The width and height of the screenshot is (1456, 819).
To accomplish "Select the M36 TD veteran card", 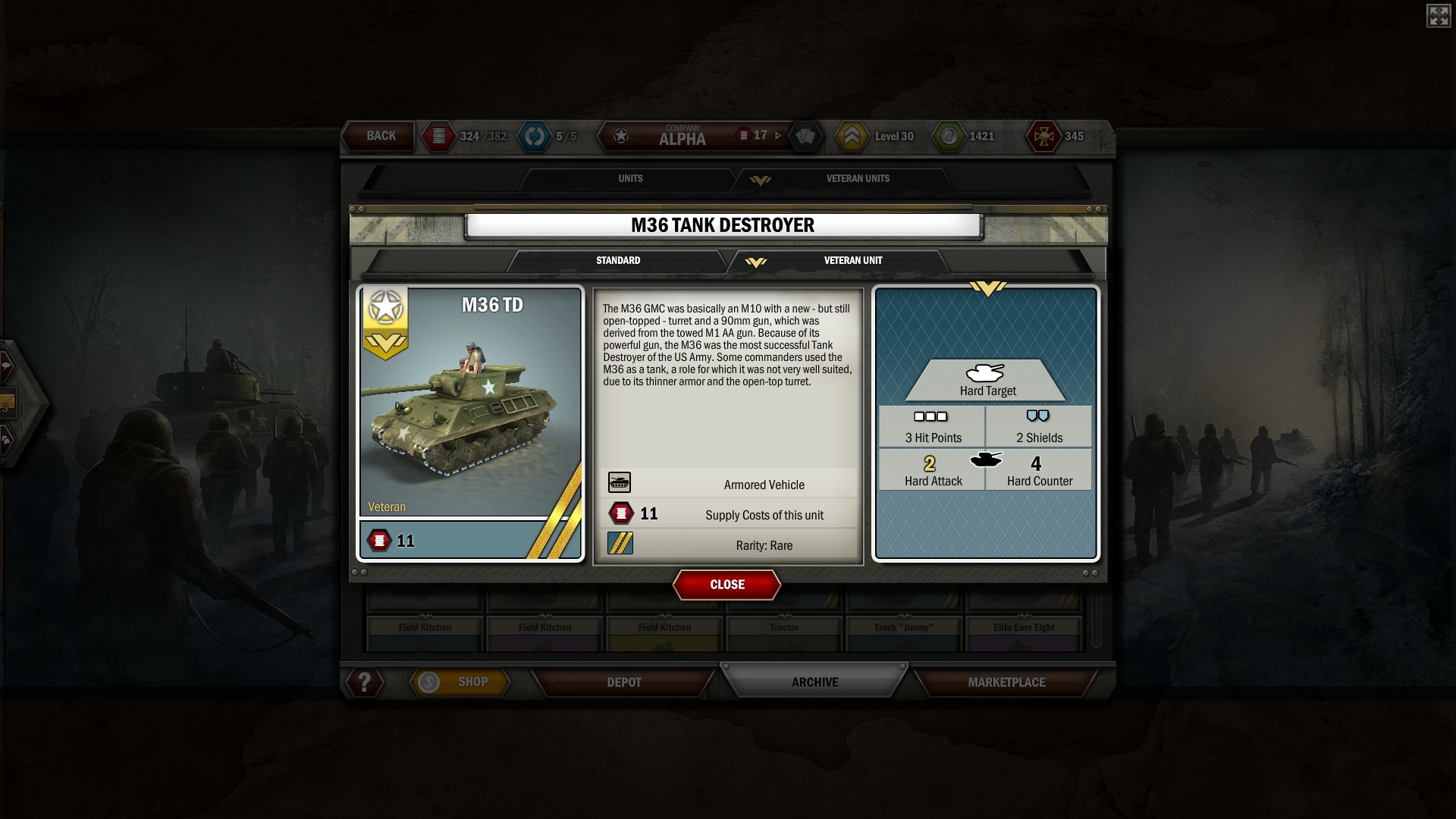I will coord(470,423).
